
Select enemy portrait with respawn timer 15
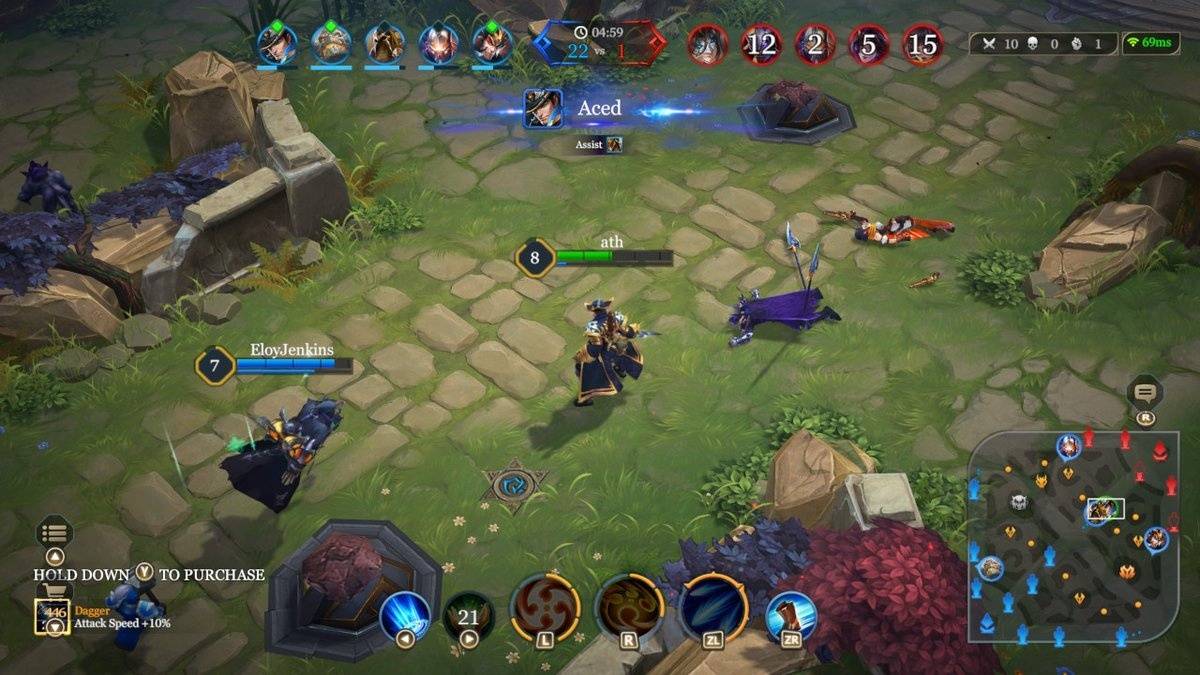pos(922,44)
